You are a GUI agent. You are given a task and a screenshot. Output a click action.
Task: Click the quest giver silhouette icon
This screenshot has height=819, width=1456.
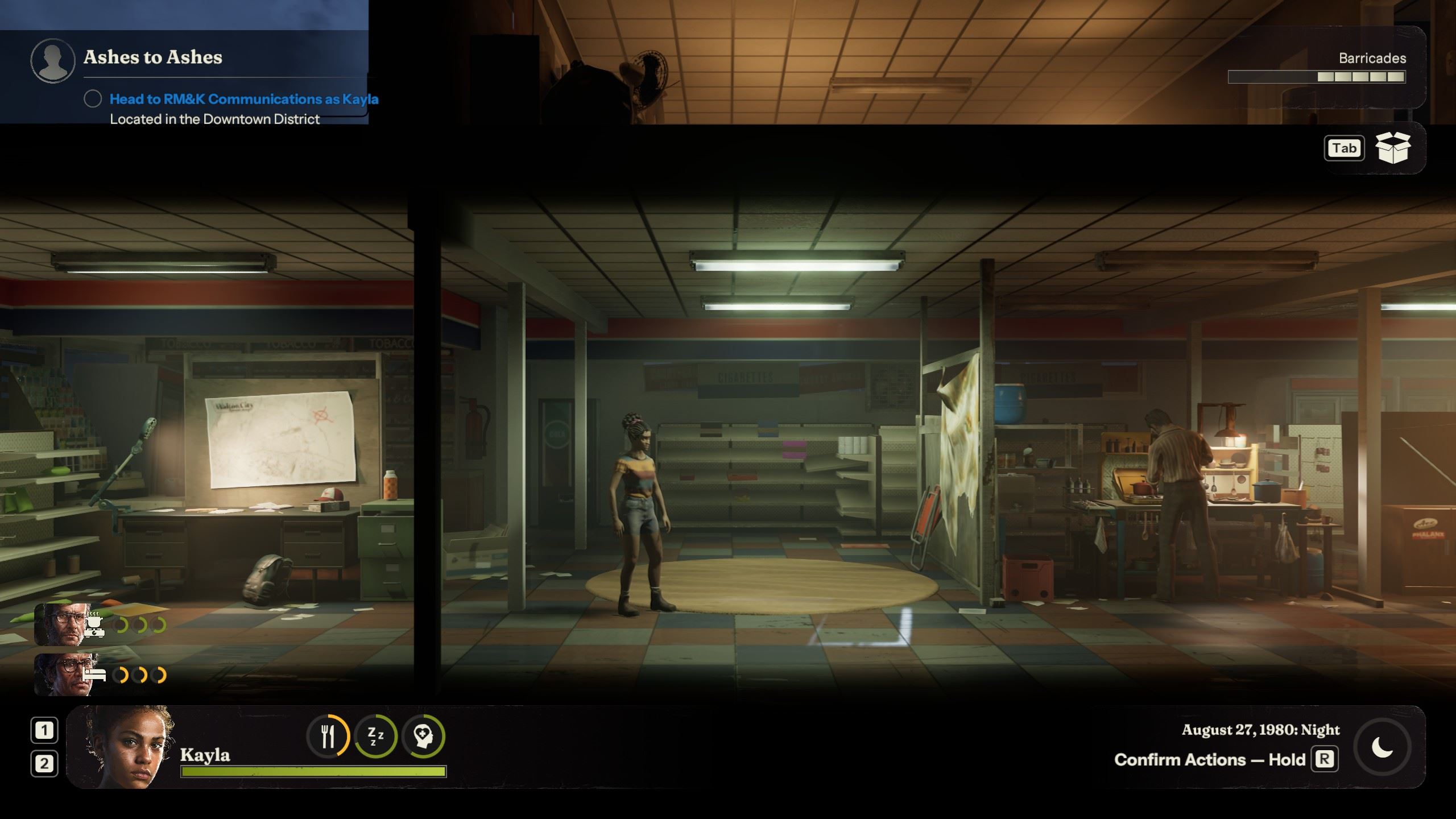coord(52,61)
